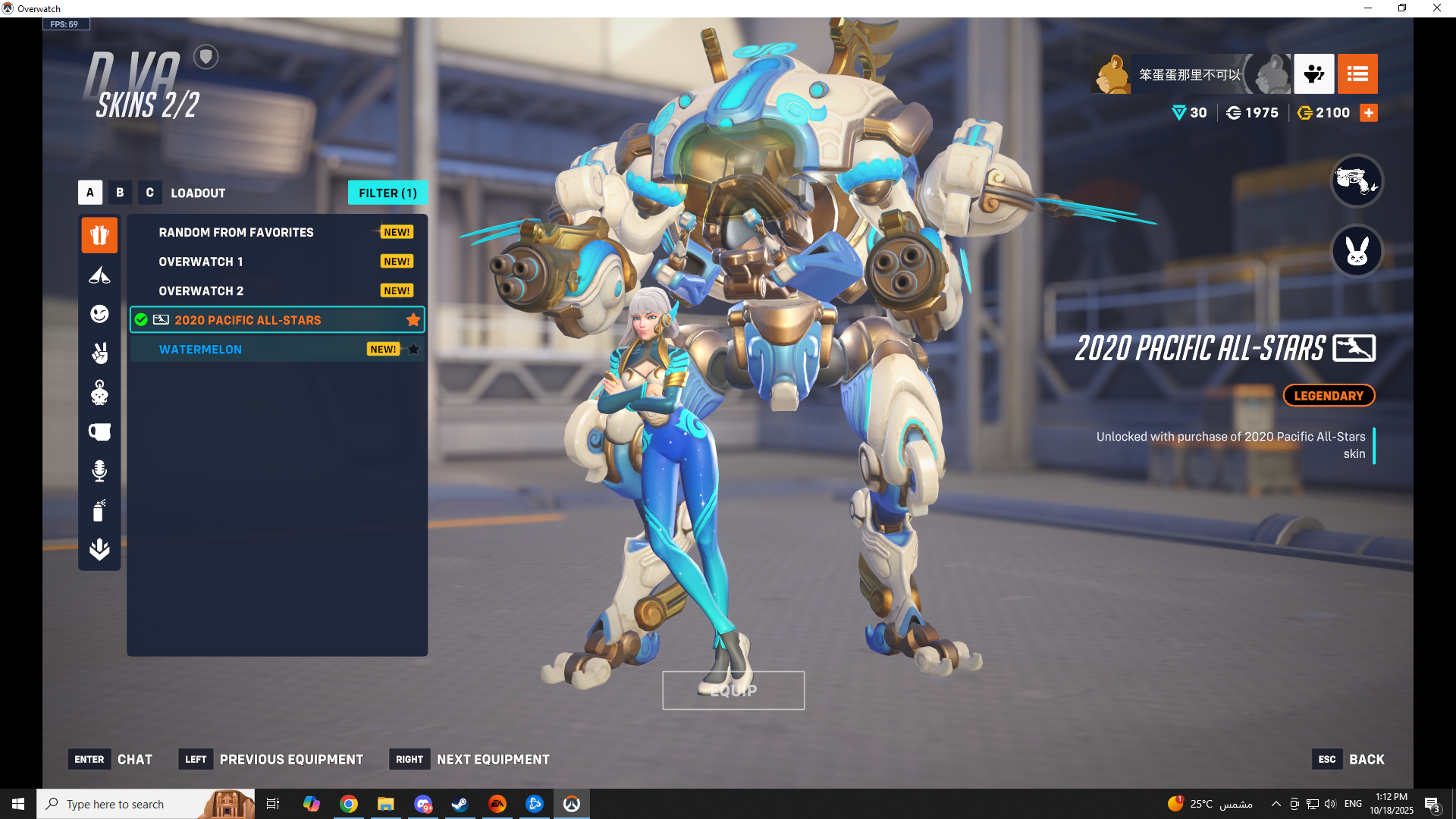This screenshot has height=819, width=1456.
Task: Select the Random From Favorites skin
Action: 236,233
